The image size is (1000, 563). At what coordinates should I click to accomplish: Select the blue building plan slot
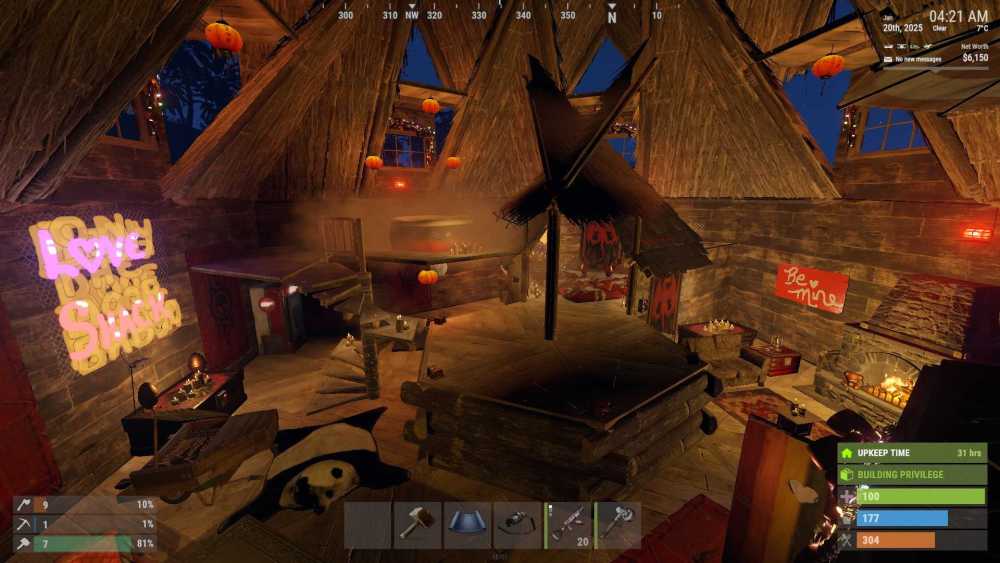[x=467, y=524]
